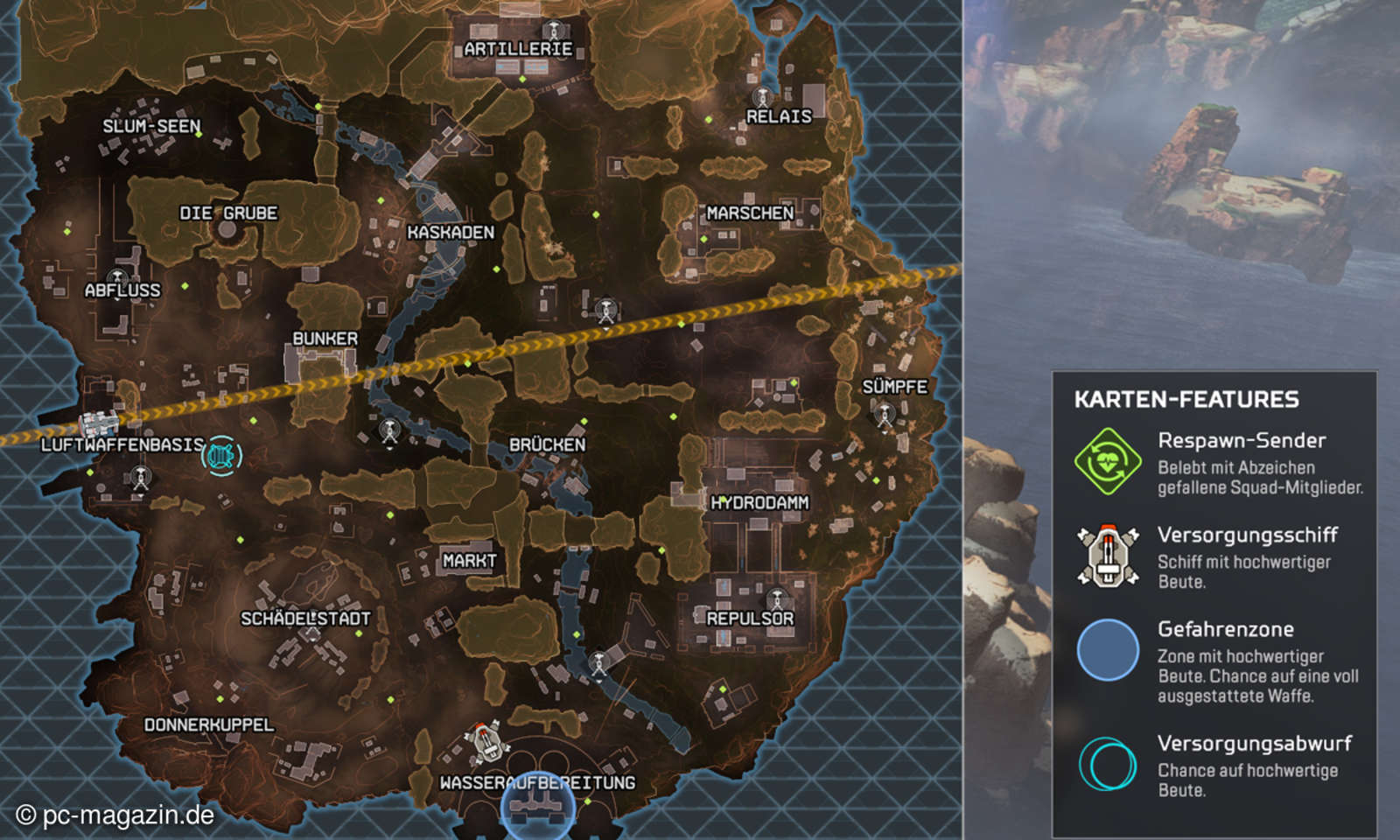Click the Donnerkuppel map label

209,725
